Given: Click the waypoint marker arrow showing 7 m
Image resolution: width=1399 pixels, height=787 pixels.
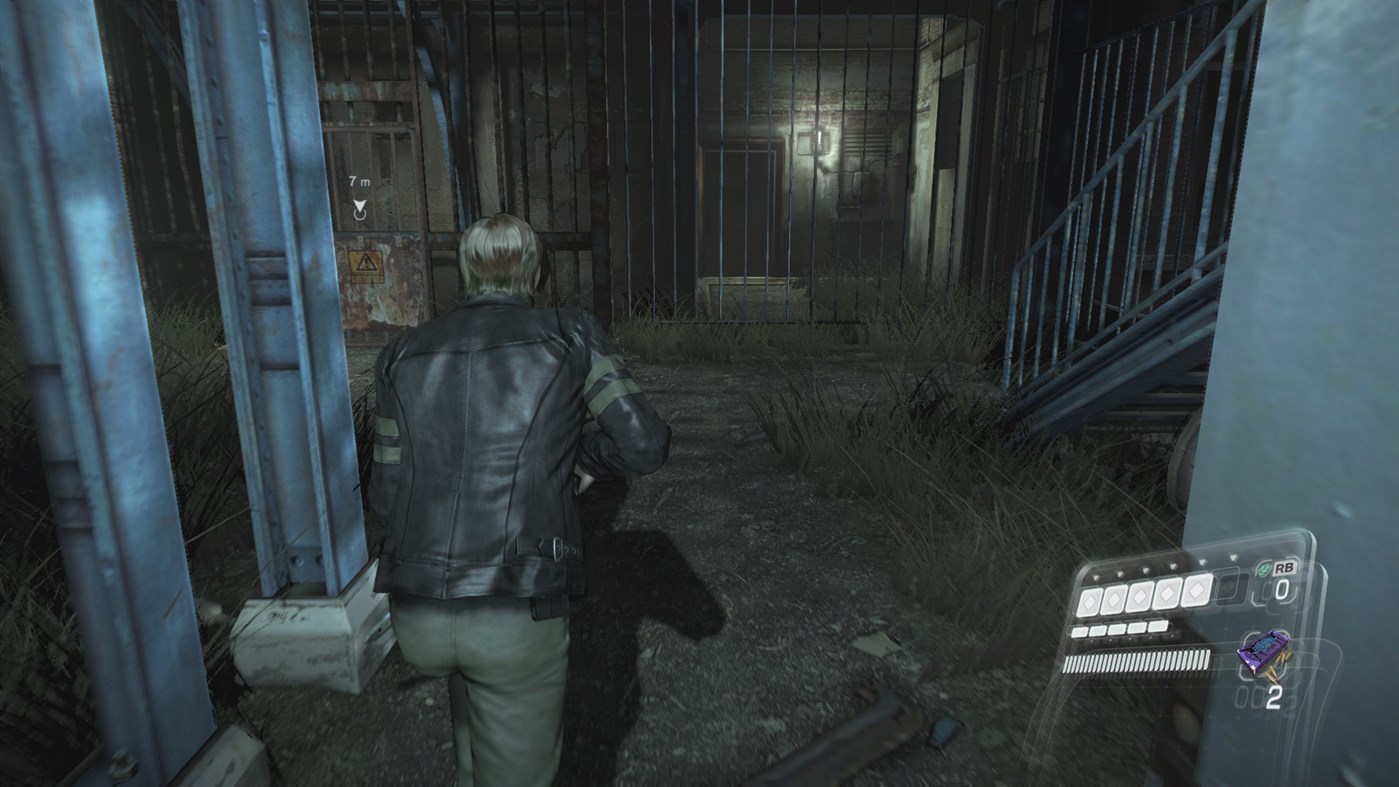Looking at the screenshot, I should pos(360,206).
